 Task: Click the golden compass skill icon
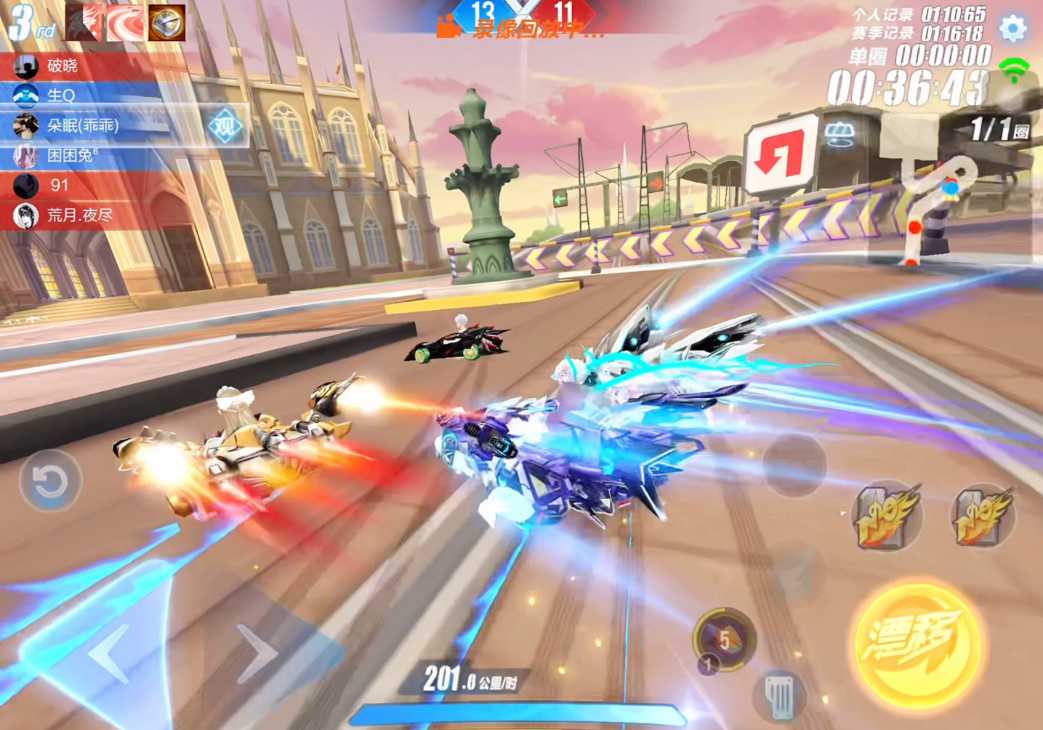tap(167, 22)
